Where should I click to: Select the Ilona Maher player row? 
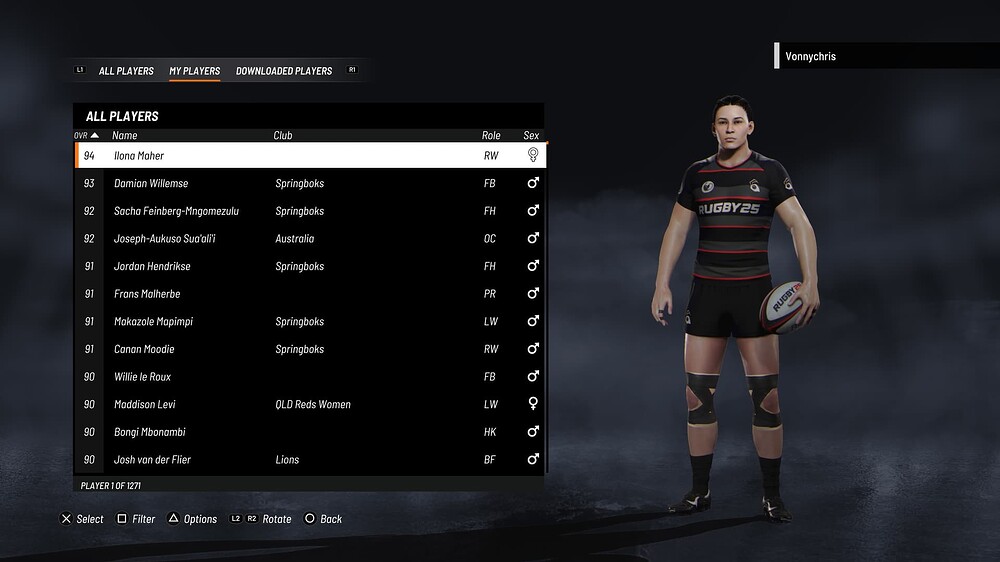(310, 156)
